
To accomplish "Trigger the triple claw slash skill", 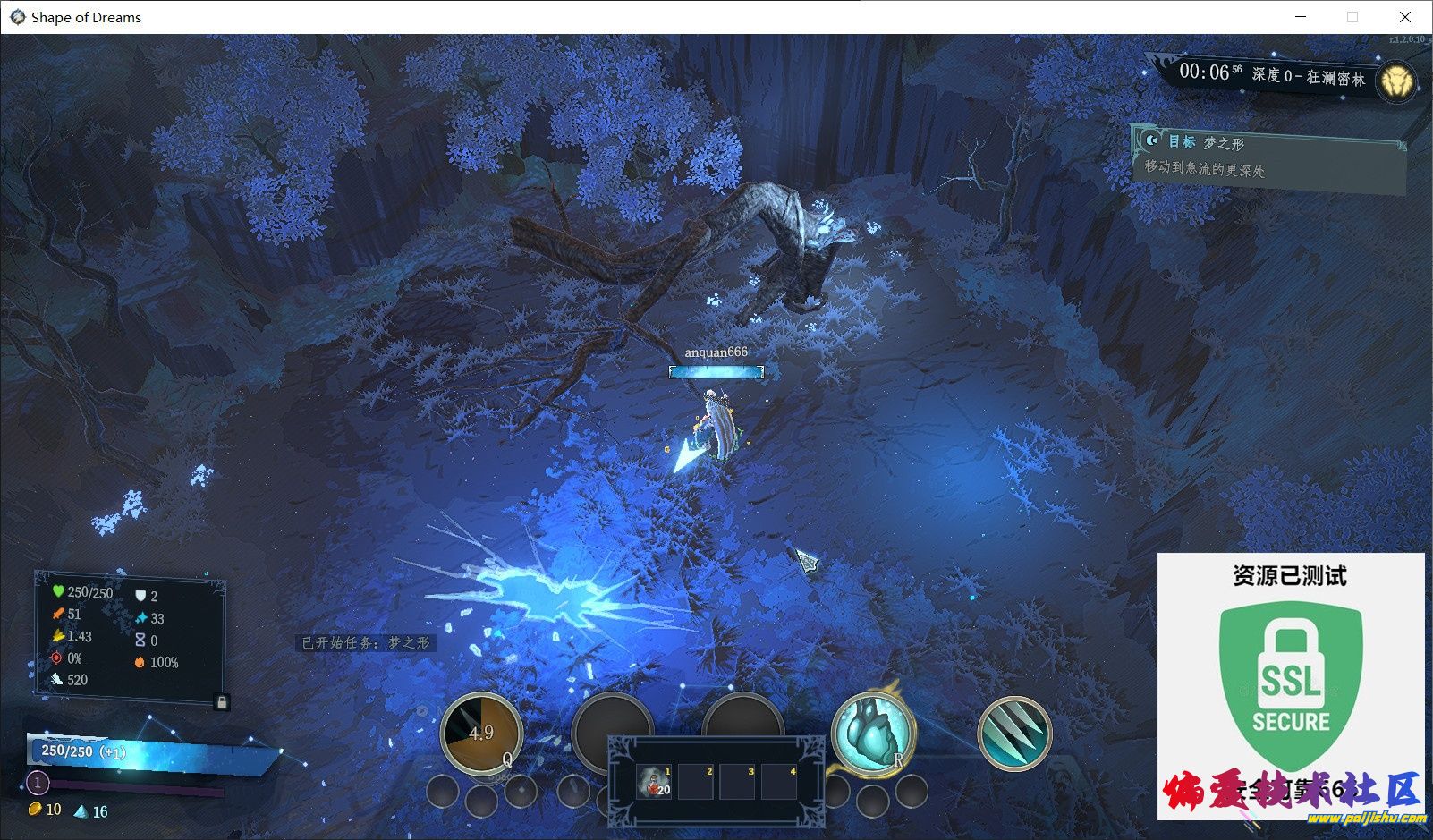I will click(x=1013, y=734).
